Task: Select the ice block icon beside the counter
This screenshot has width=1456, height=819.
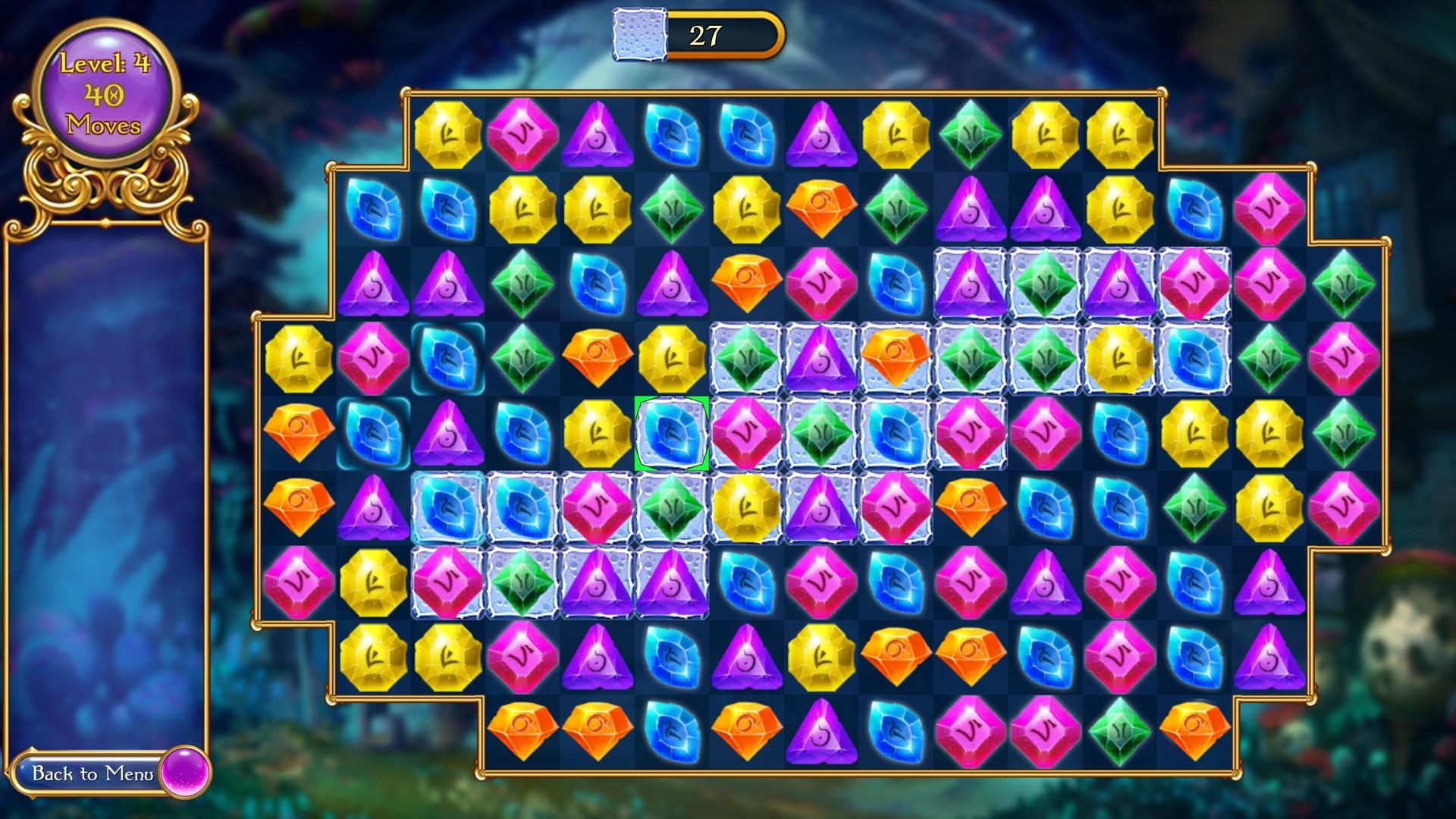Action: (x=638, y=33)
